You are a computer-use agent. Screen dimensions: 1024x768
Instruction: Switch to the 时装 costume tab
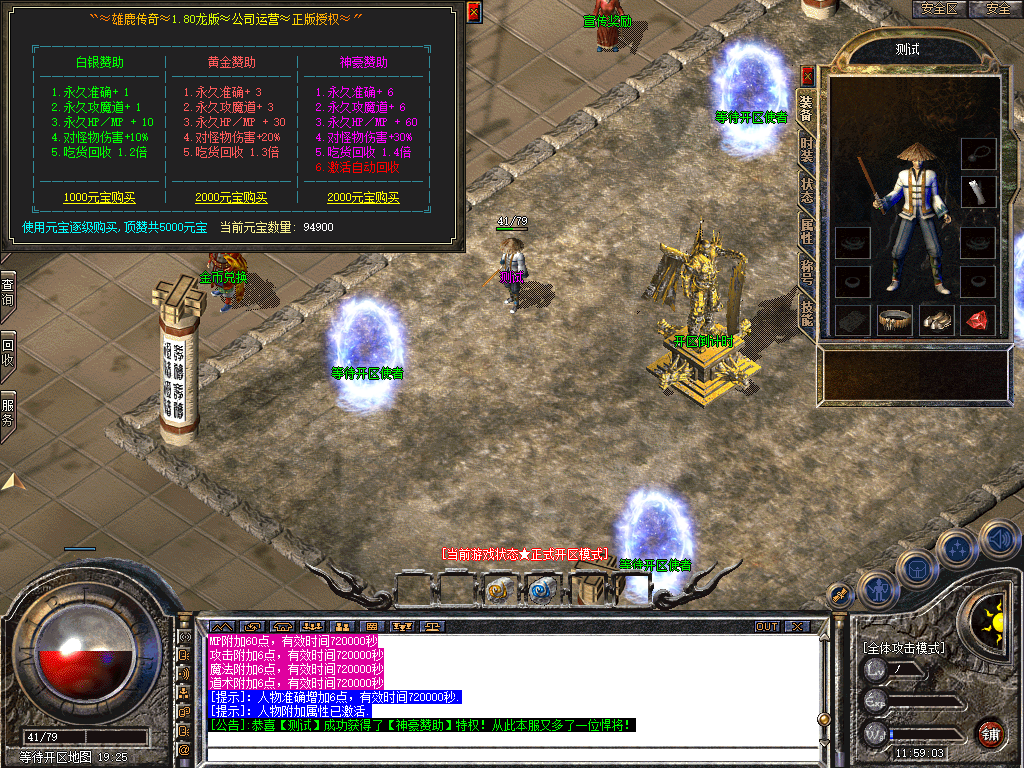[x=807, y=150]
